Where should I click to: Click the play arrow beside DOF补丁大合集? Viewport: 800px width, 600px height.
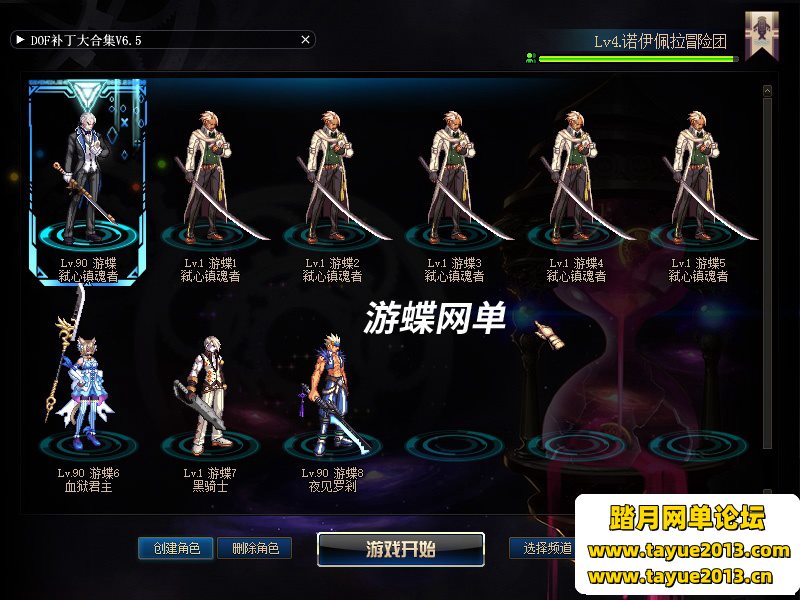(x=20, y=40)
